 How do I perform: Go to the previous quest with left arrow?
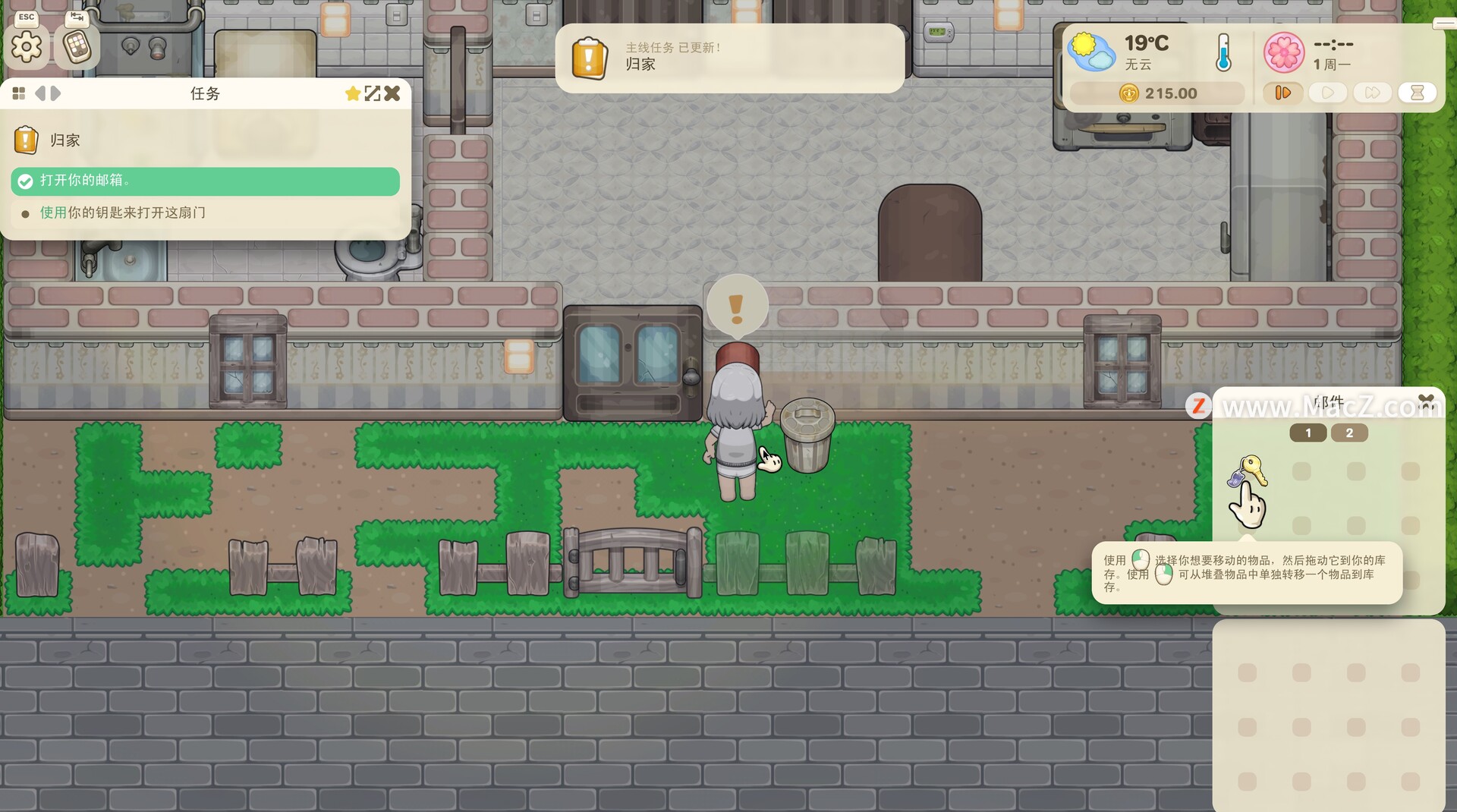pyautogui.click(x=39, y=93)
